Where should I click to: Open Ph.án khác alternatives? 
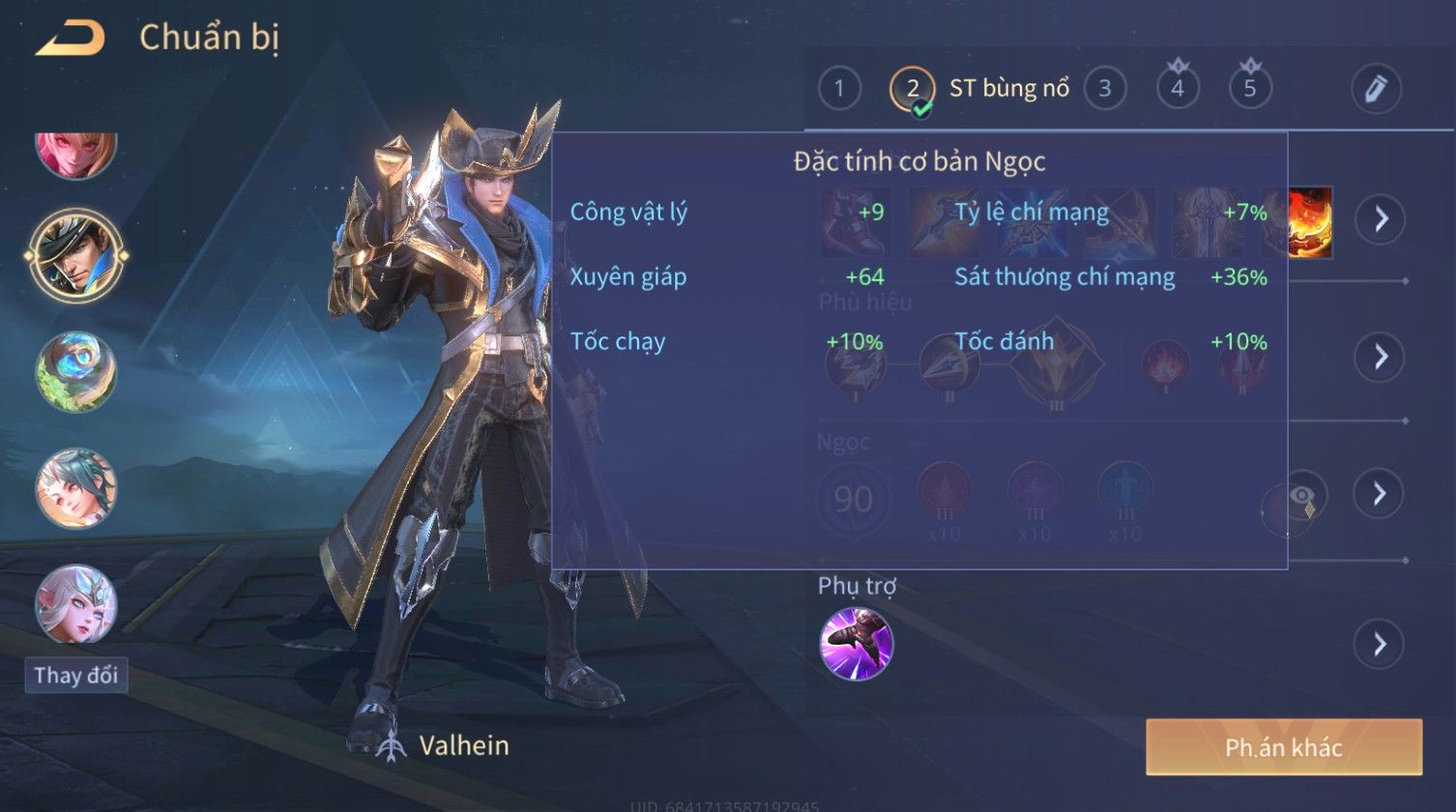pos(1283,747)
